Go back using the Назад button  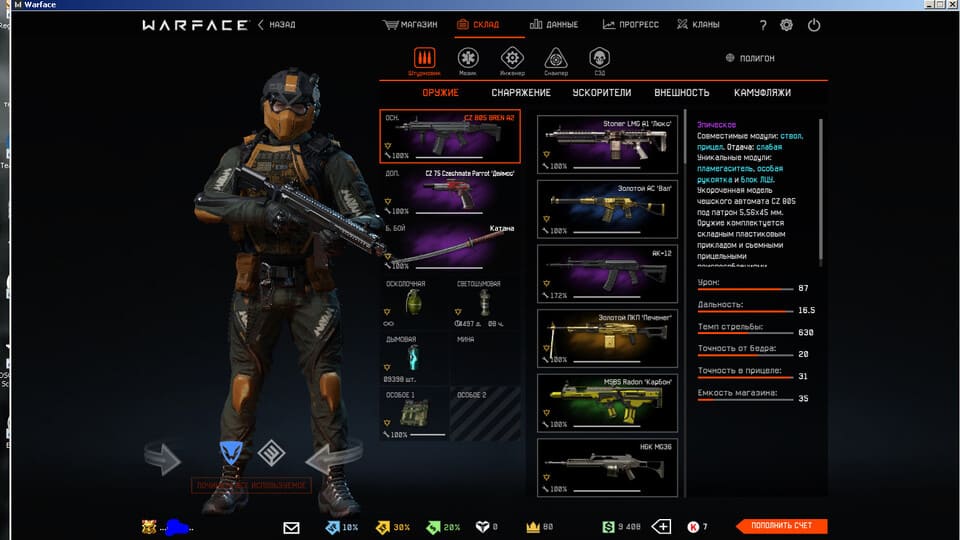[277, 25]
